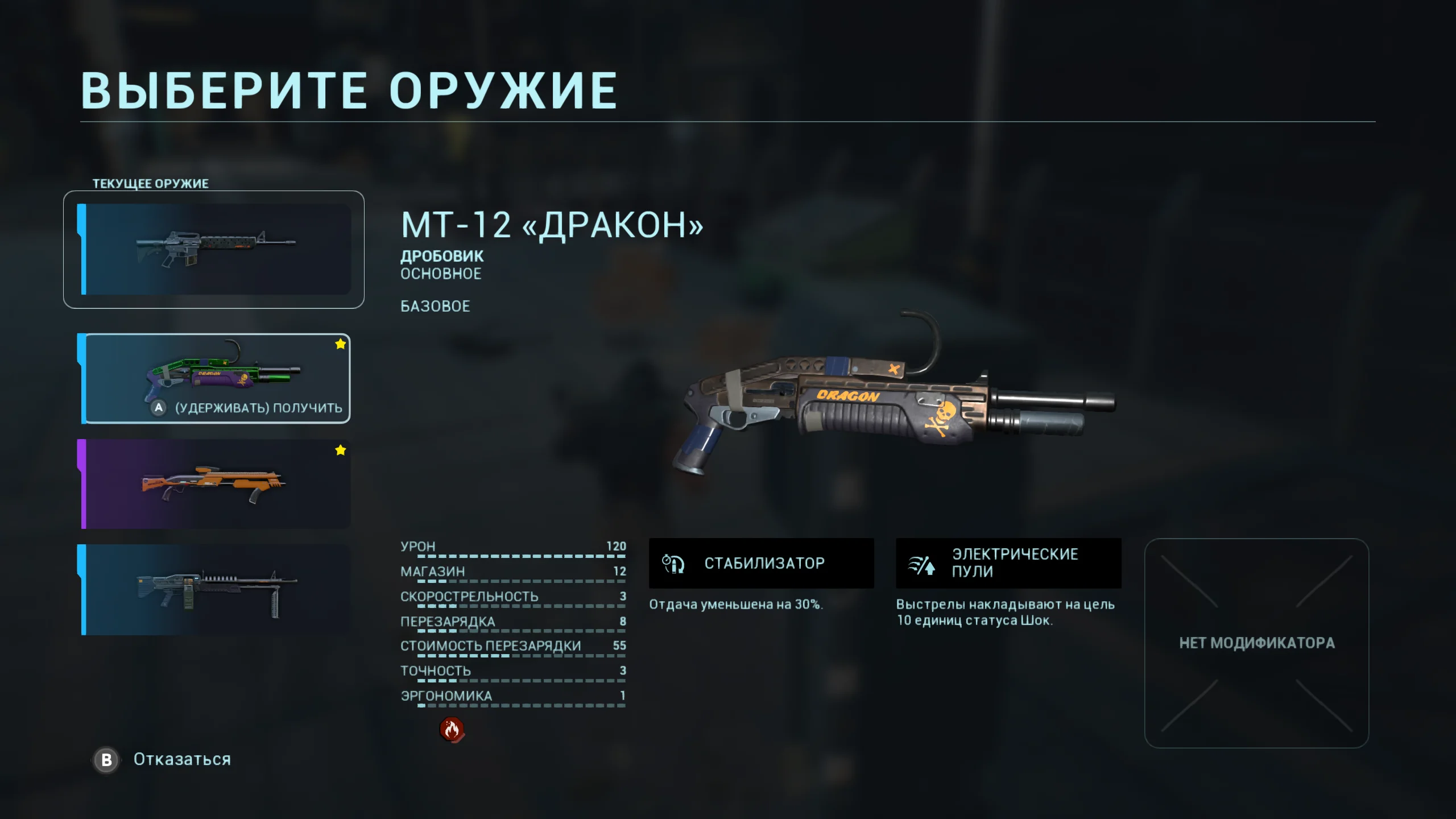Select the current assault rifle weapon card
The image size is (1456, 819).
214,249
